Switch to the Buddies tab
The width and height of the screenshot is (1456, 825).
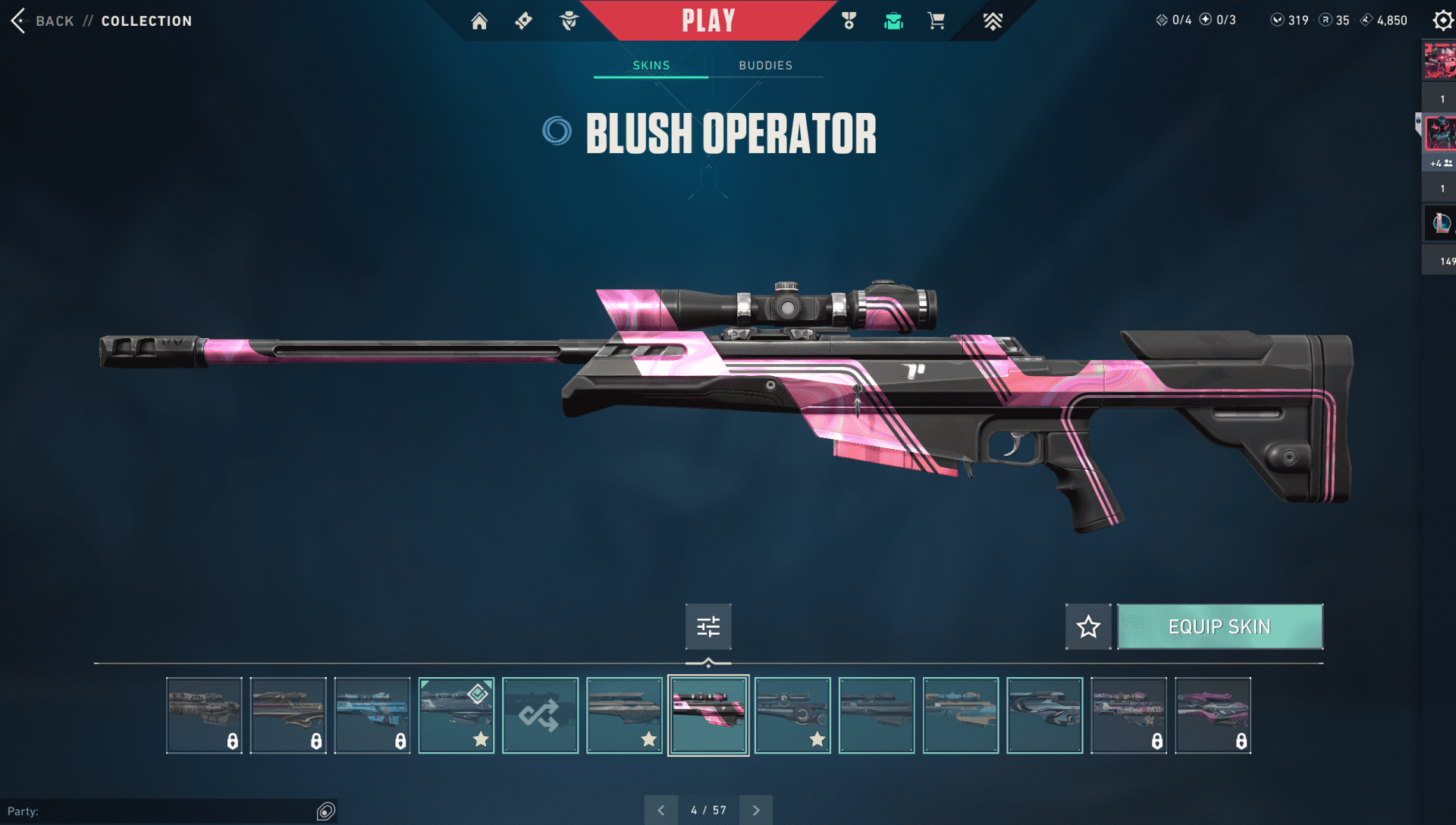pos(765,65)
